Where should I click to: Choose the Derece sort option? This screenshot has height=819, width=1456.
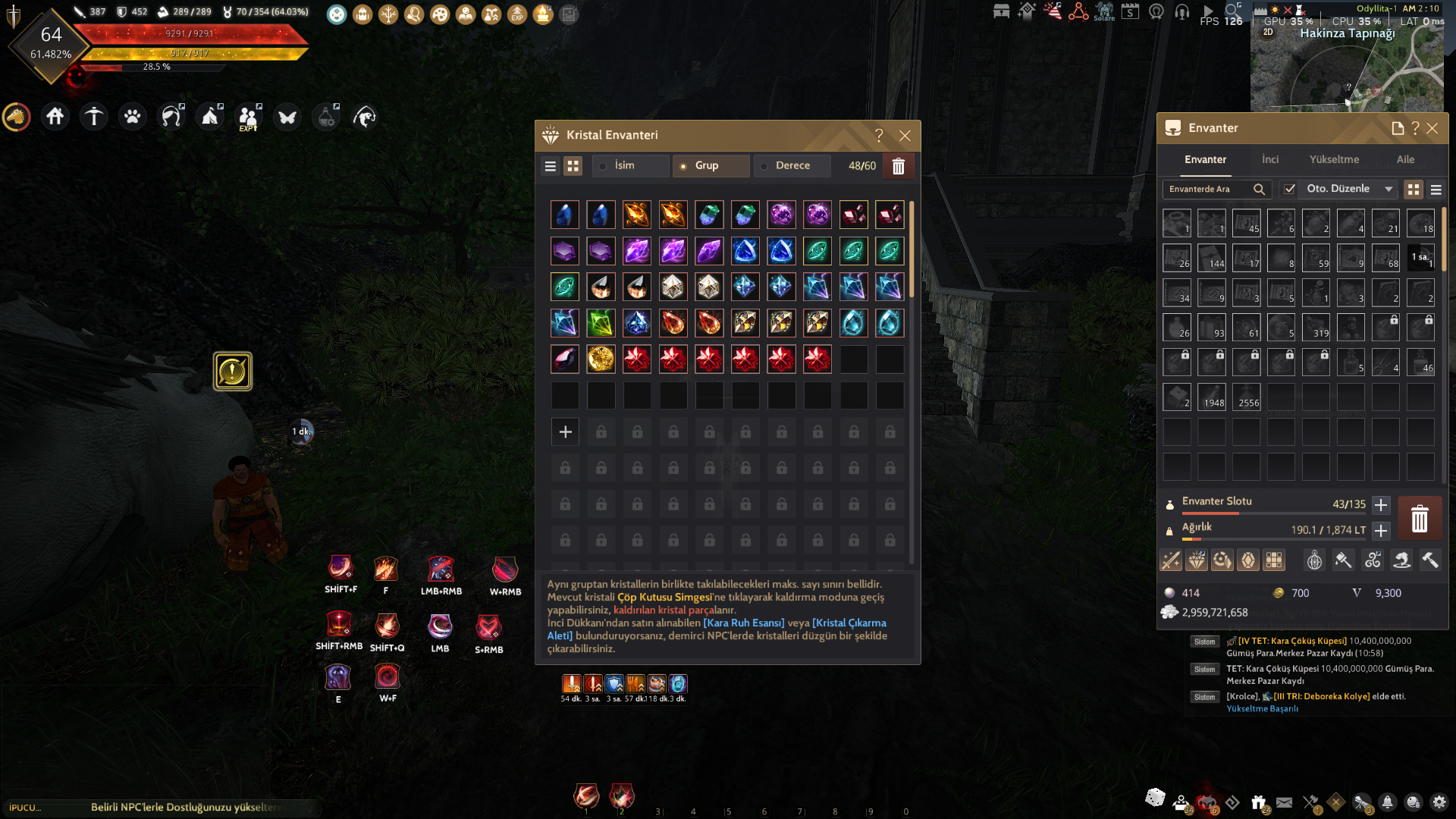(x=792, y=165)
